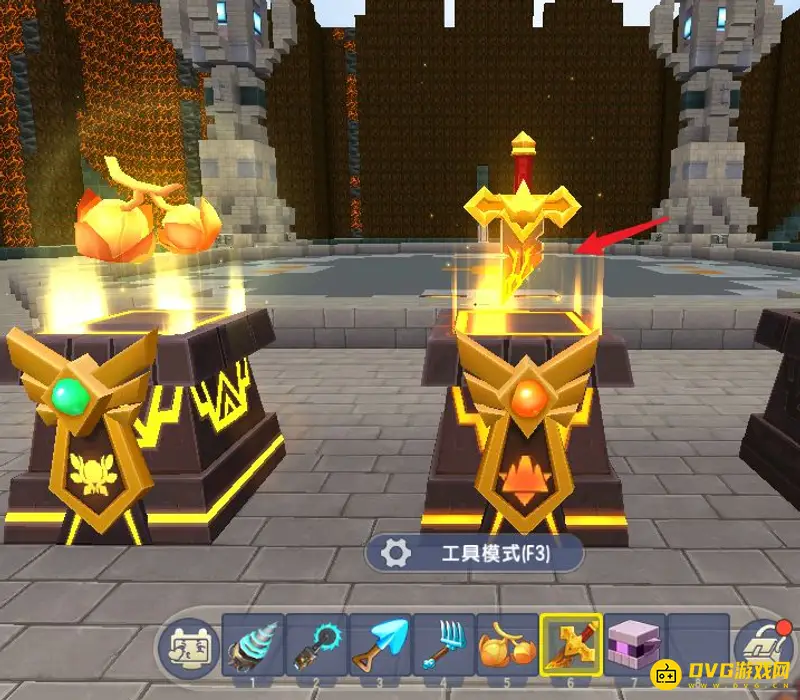This screenshot has width=800, height=700.
Task: Select the drill in hotbar slot 1
Action: 253,645
